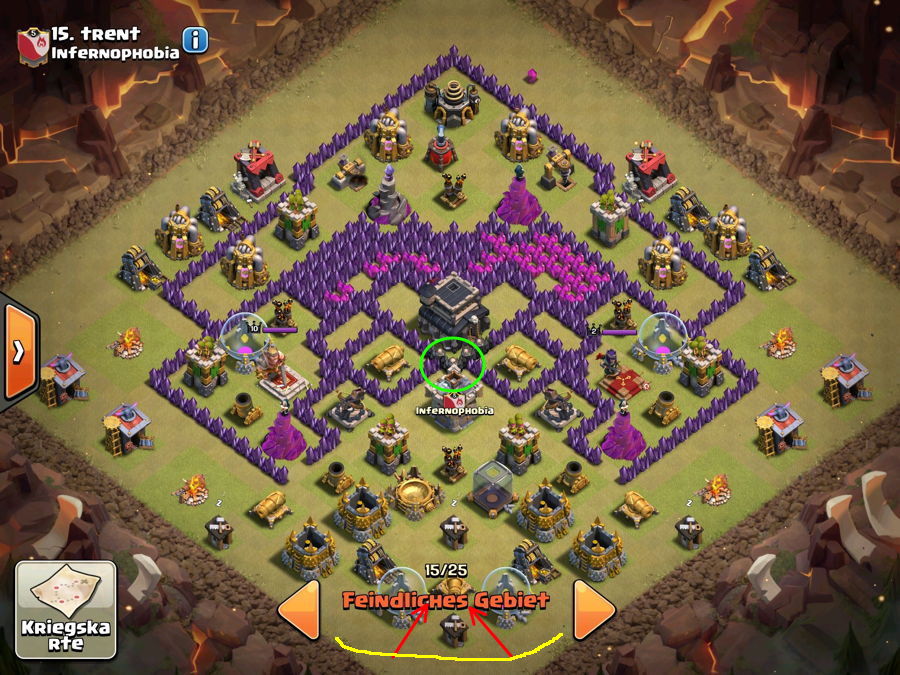This screenshot has height=675, width=900.
Task: Open the Kriegskarte war map
Action: [x=66, y=610]
